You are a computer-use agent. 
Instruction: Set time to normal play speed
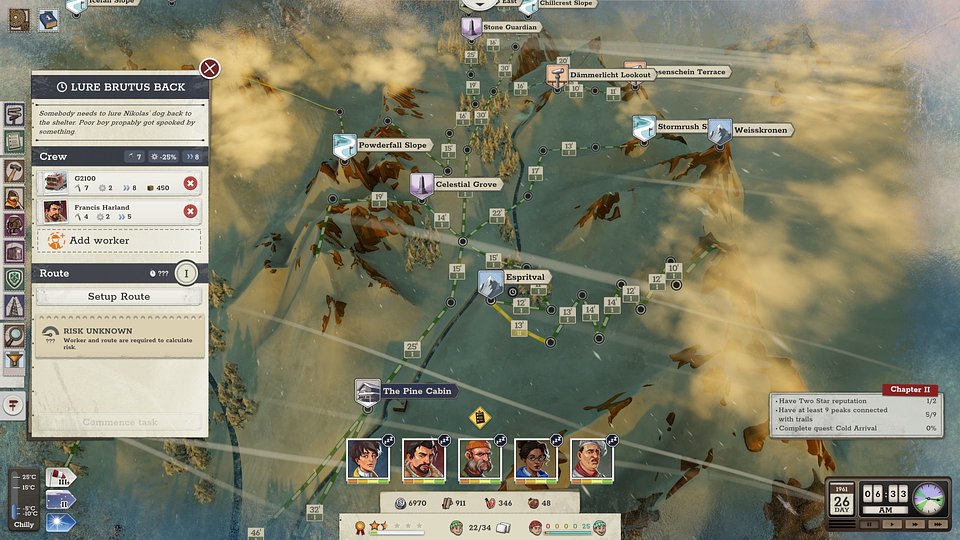pyautogui.click(x=891, y=523)
